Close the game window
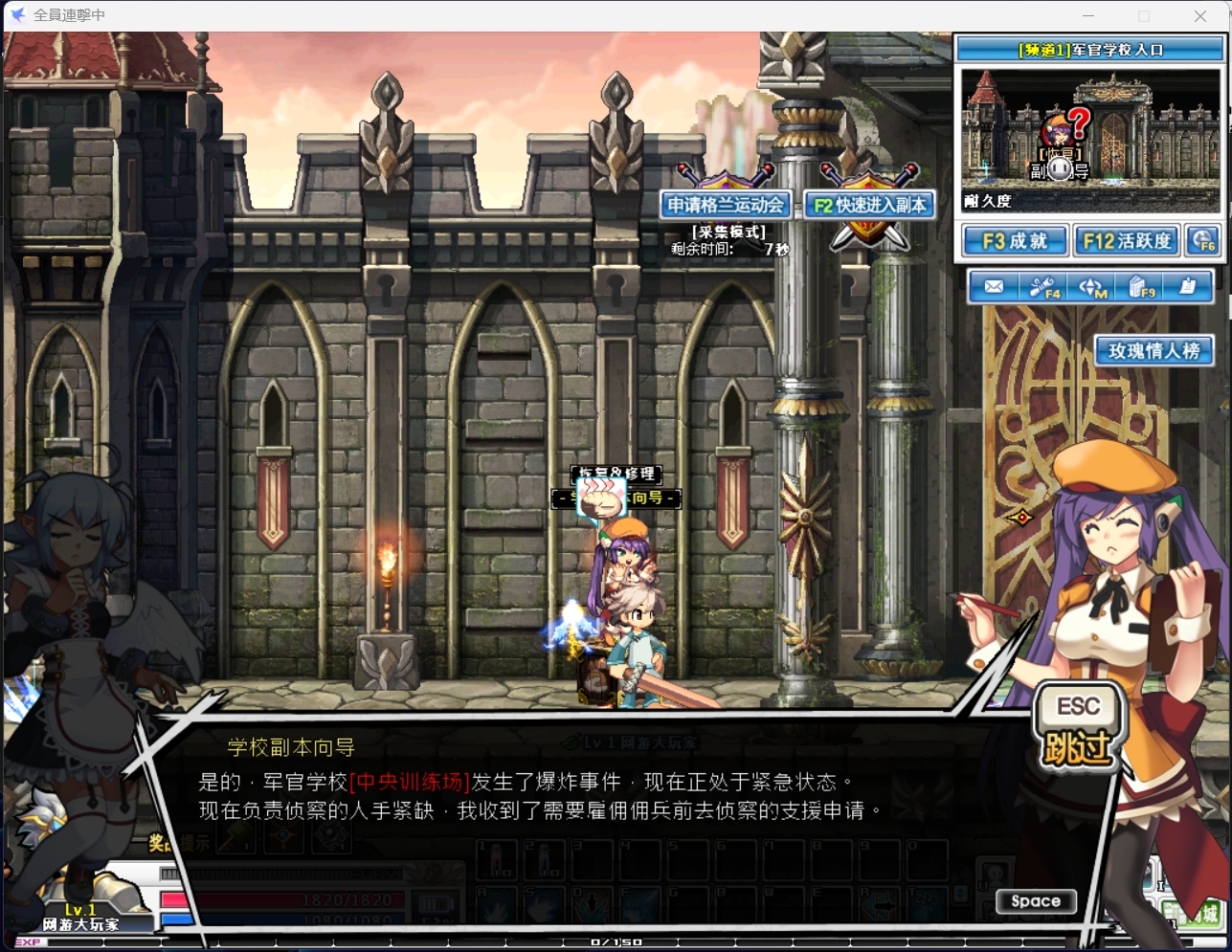 tap(1200, 15)
